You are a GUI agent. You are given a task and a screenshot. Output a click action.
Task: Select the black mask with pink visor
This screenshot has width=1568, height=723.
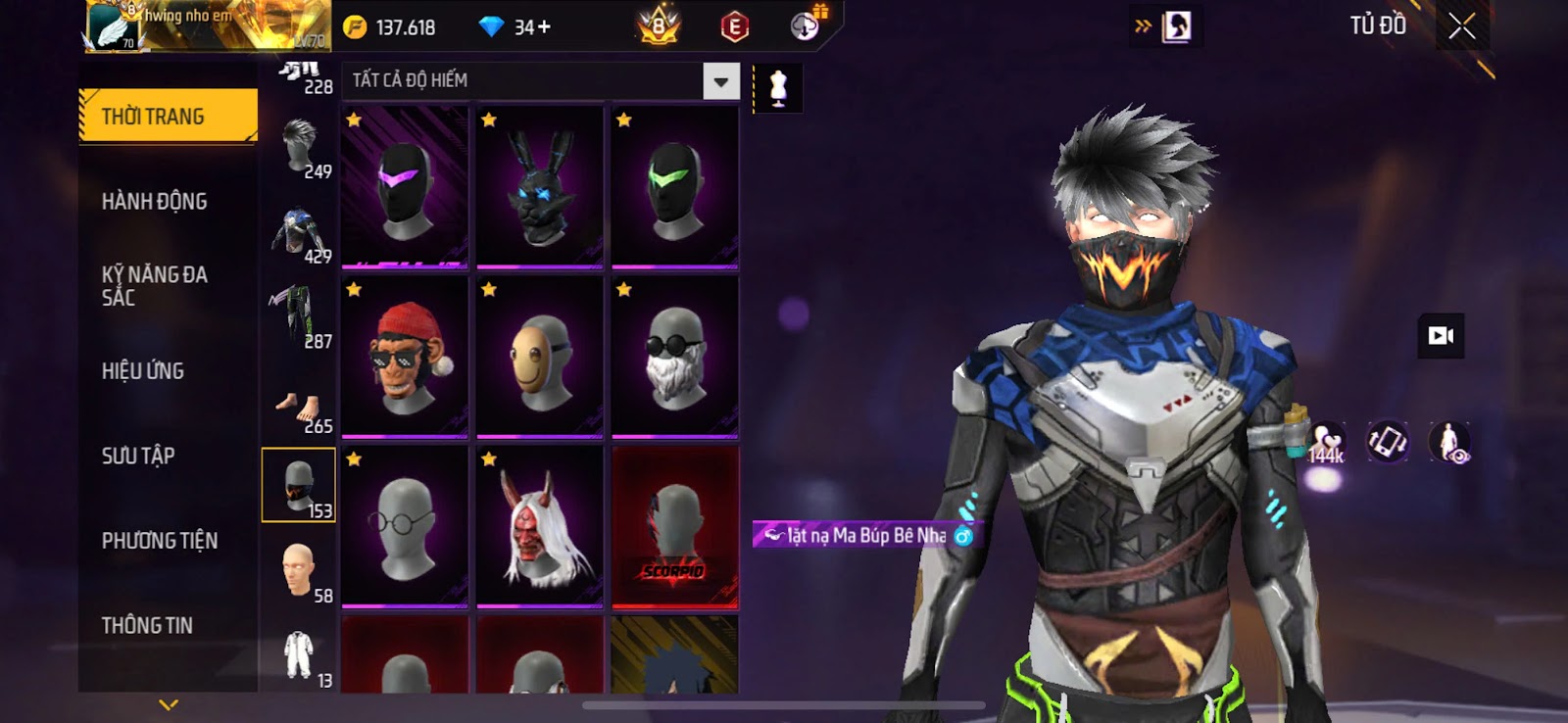[405, 186]
